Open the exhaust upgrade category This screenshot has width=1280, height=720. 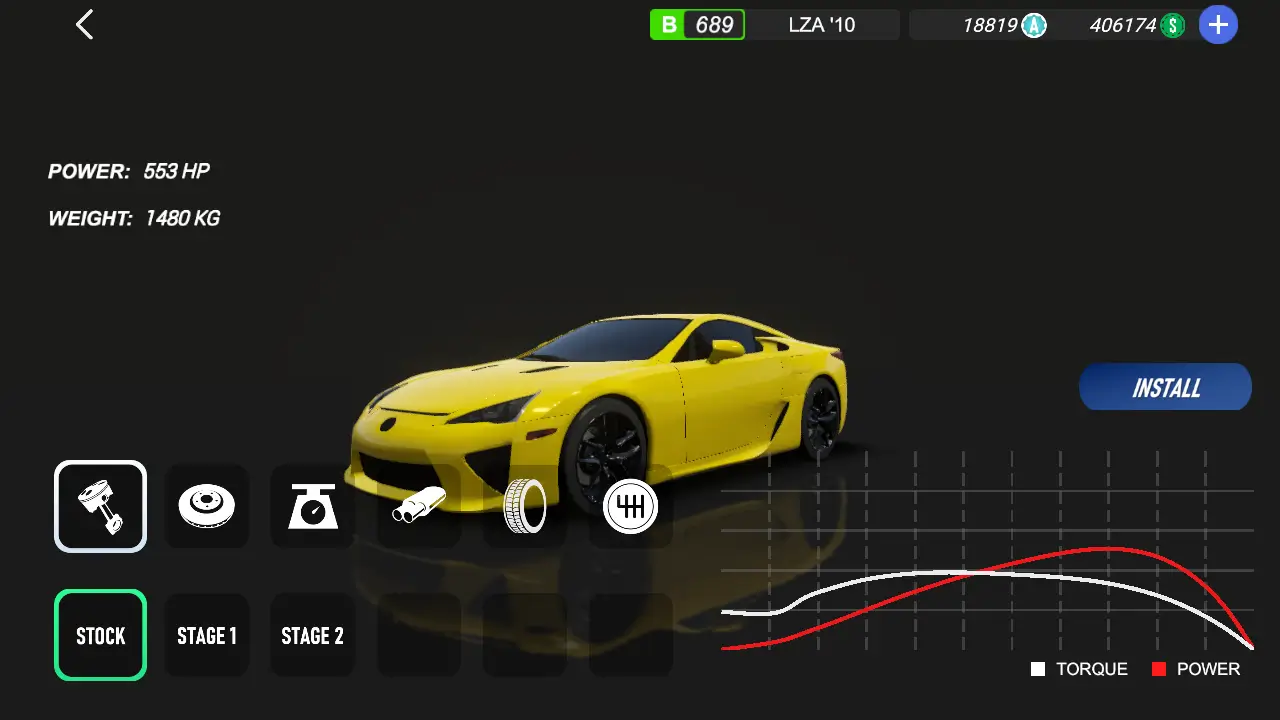[419, 506]
